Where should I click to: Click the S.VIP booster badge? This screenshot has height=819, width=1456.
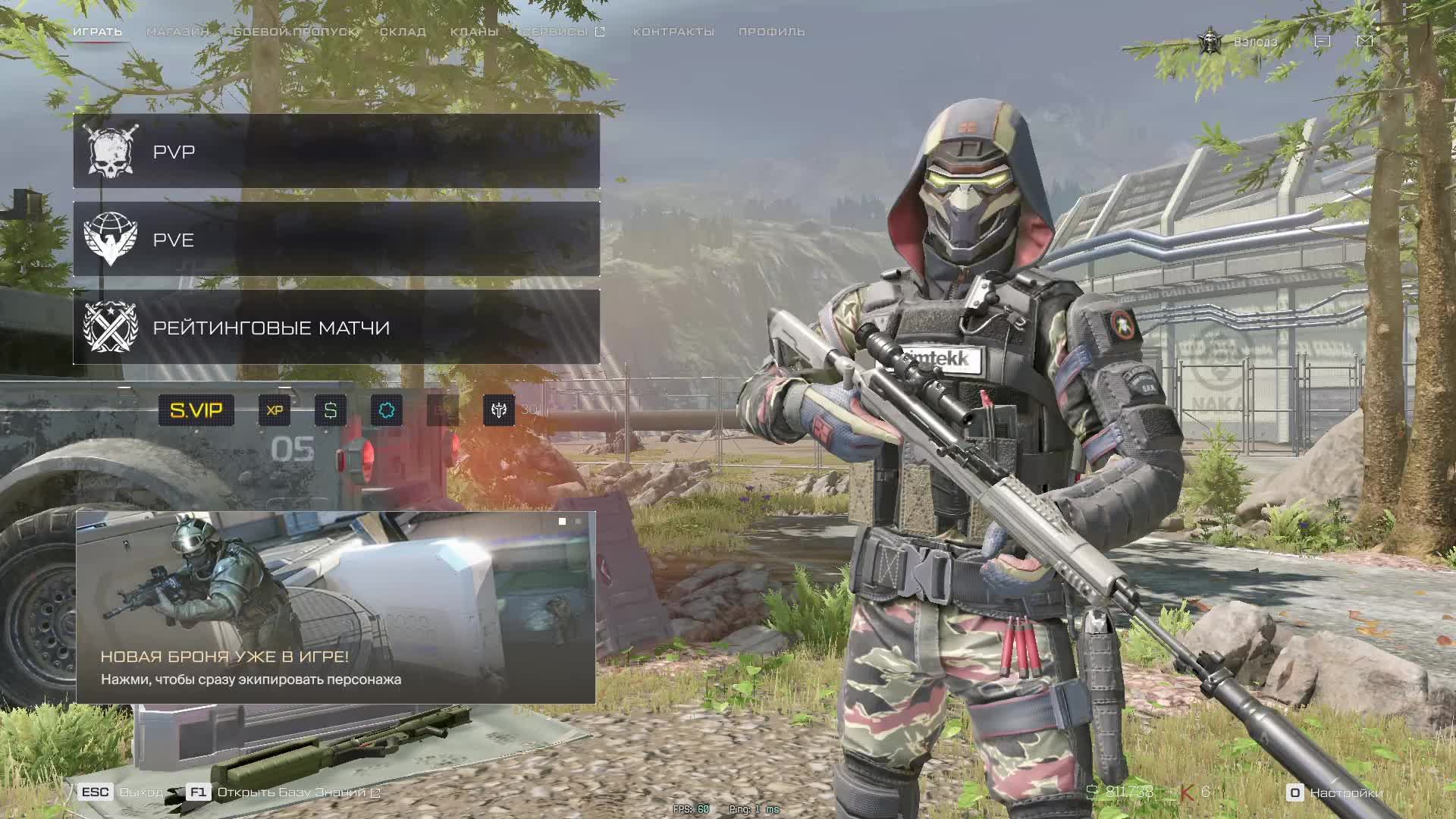pyautogui.click(x=196, y=410)
